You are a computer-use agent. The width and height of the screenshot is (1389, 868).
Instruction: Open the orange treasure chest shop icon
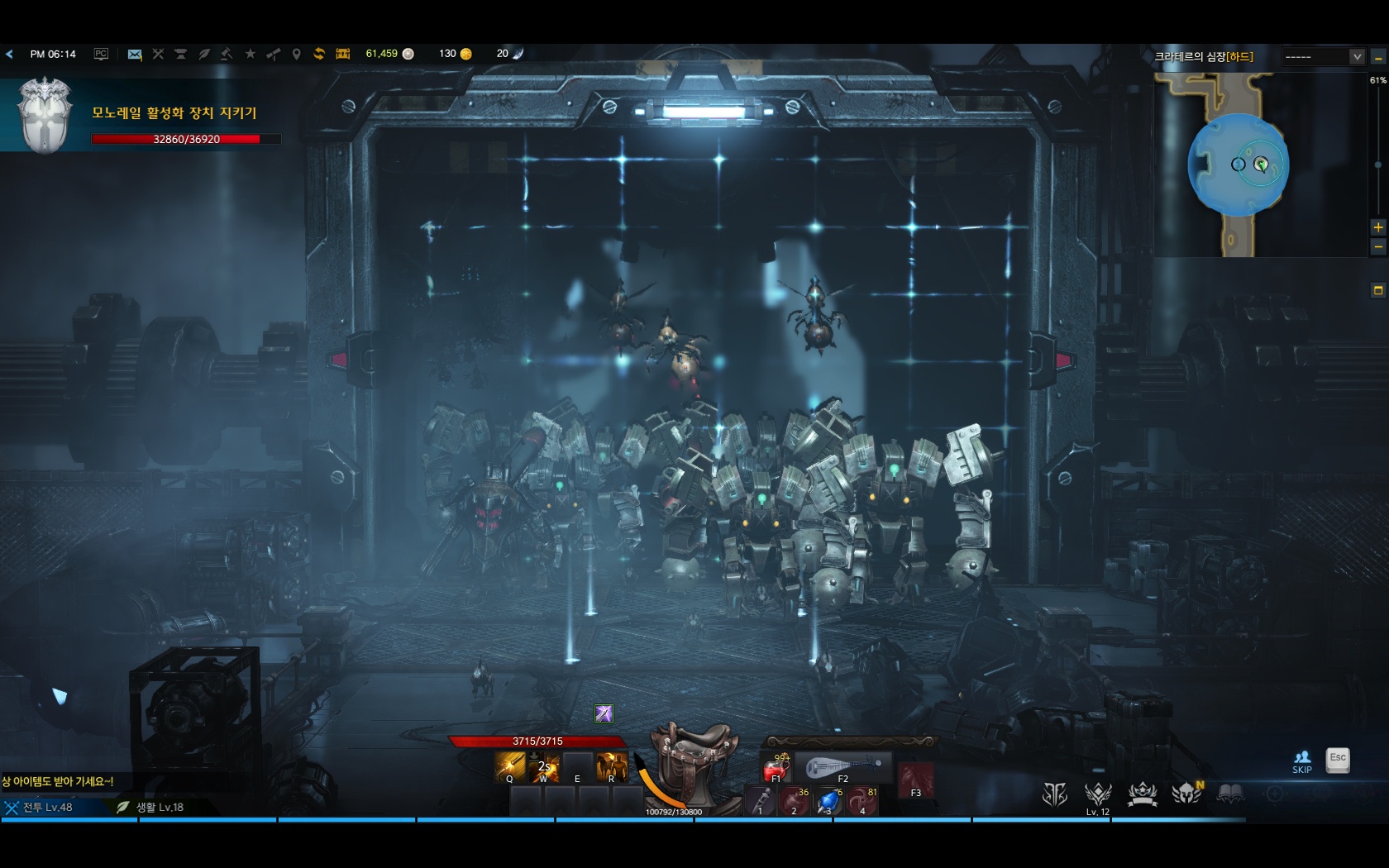(x=343, y=54)
